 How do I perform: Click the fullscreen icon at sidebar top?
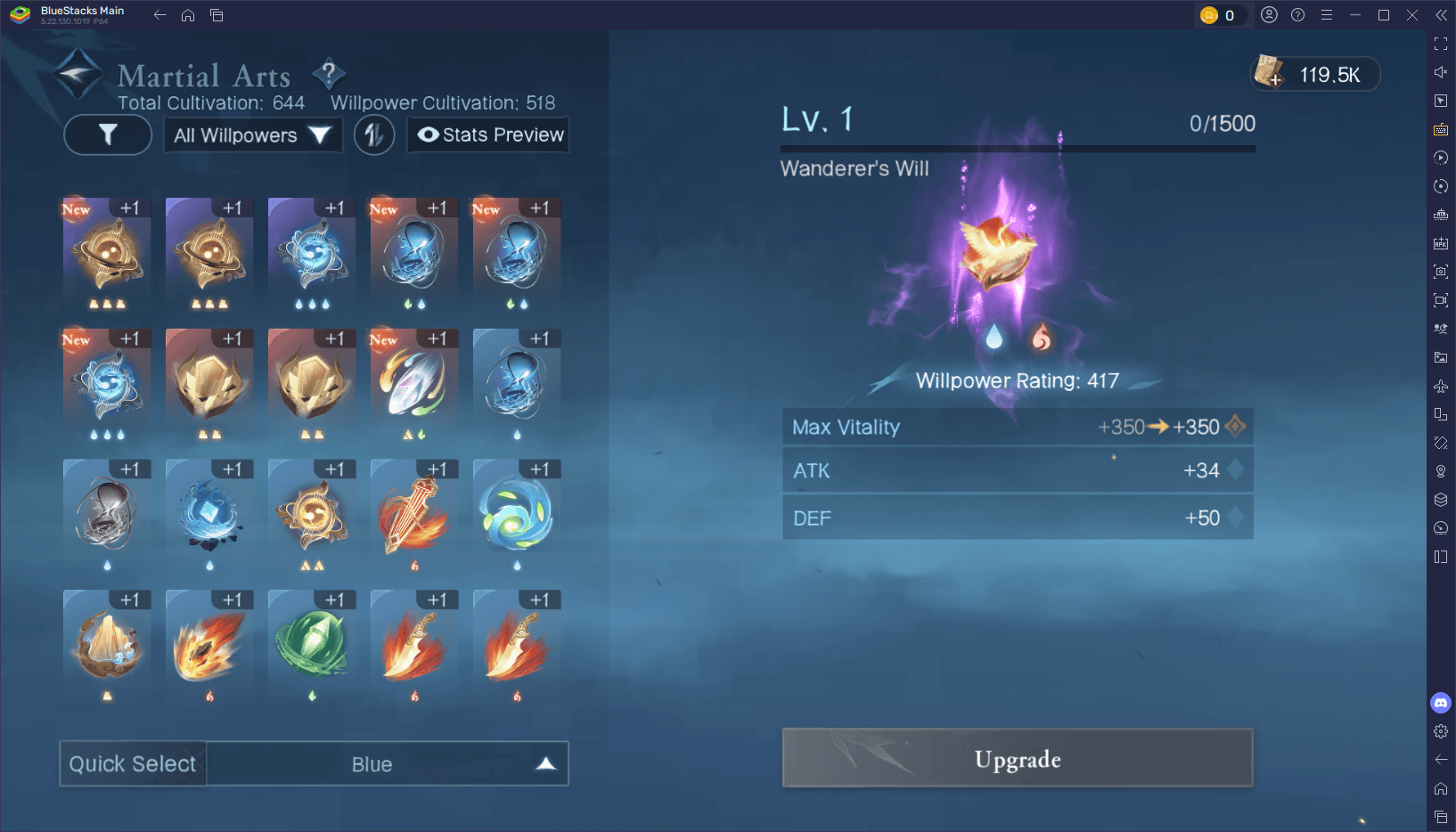[x=1440, y=43]
